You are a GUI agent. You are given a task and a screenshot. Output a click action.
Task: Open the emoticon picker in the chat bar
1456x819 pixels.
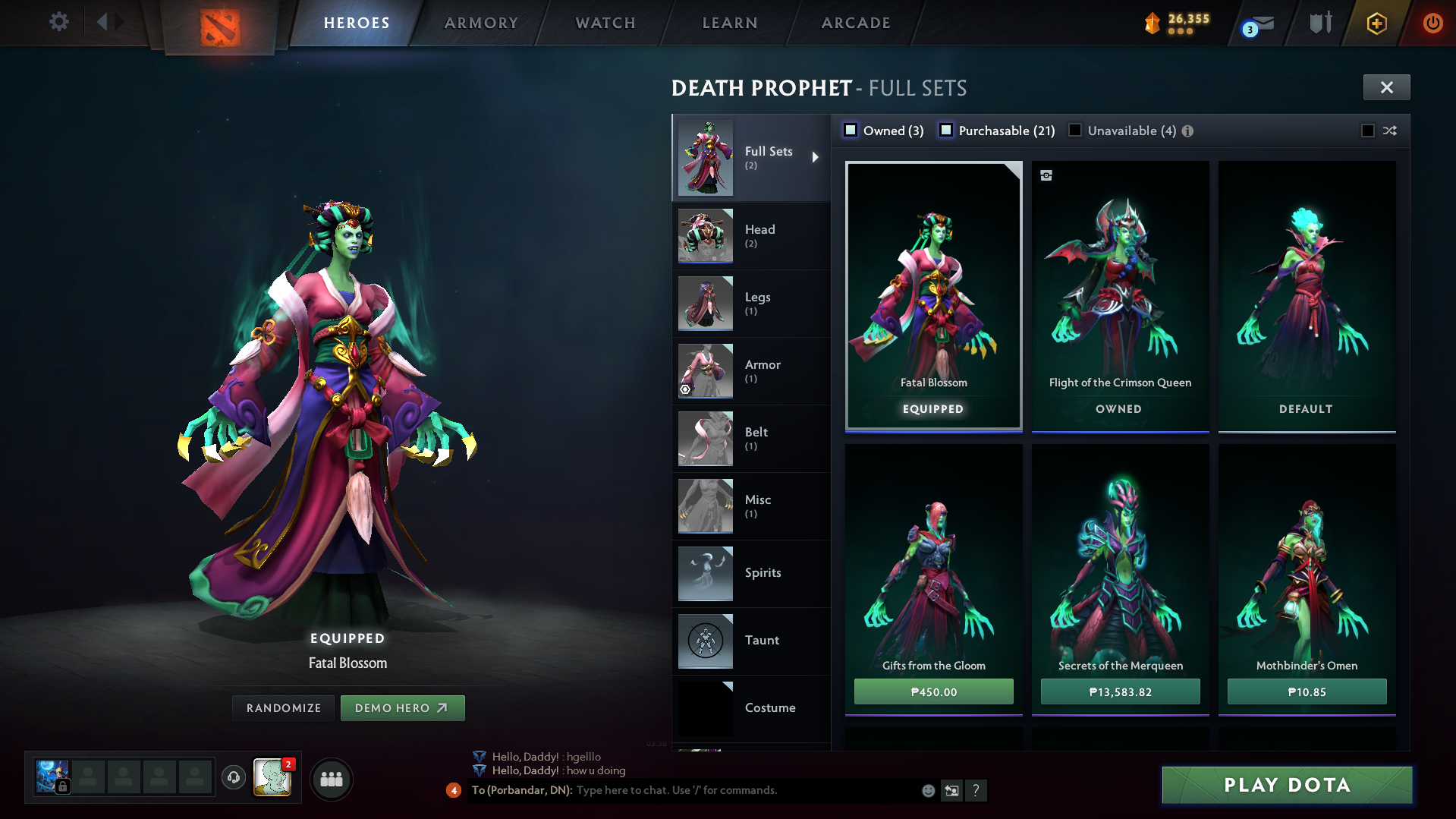click(x=927, y=790)
